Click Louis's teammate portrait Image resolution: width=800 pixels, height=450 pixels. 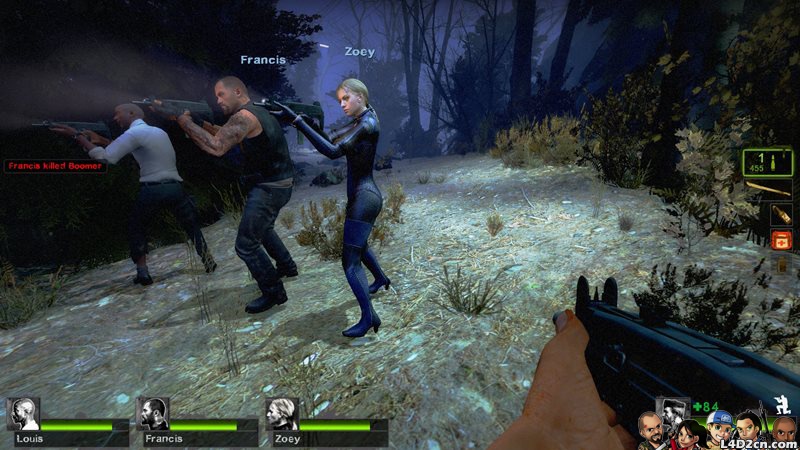[x=23, y=414]
